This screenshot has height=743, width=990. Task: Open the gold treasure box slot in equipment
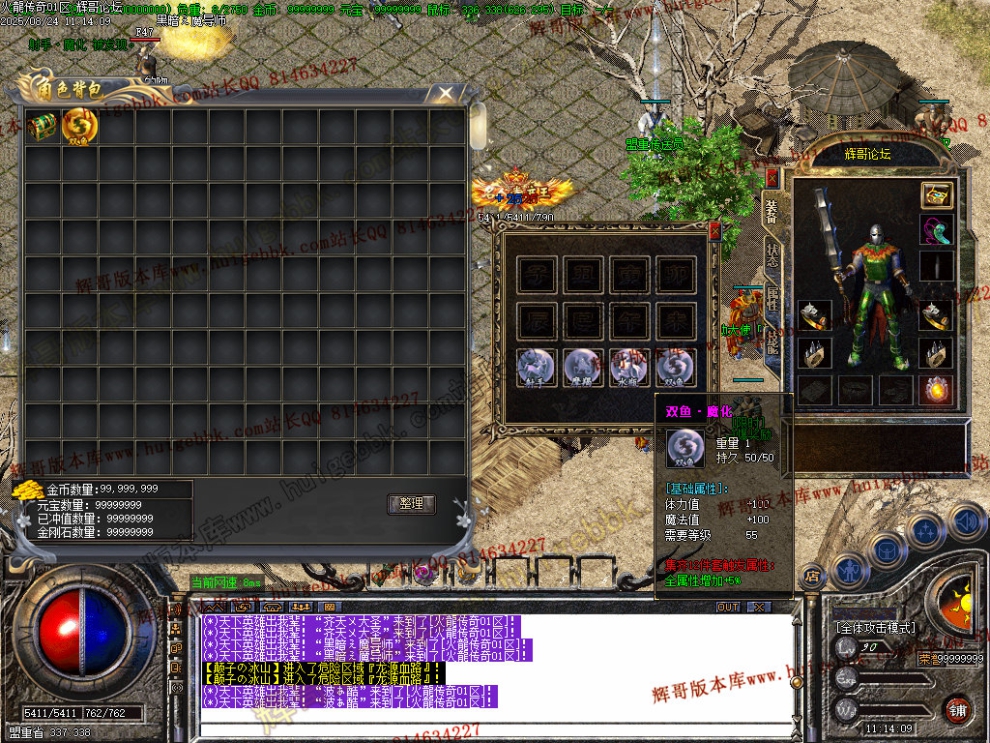pos(936,196)
